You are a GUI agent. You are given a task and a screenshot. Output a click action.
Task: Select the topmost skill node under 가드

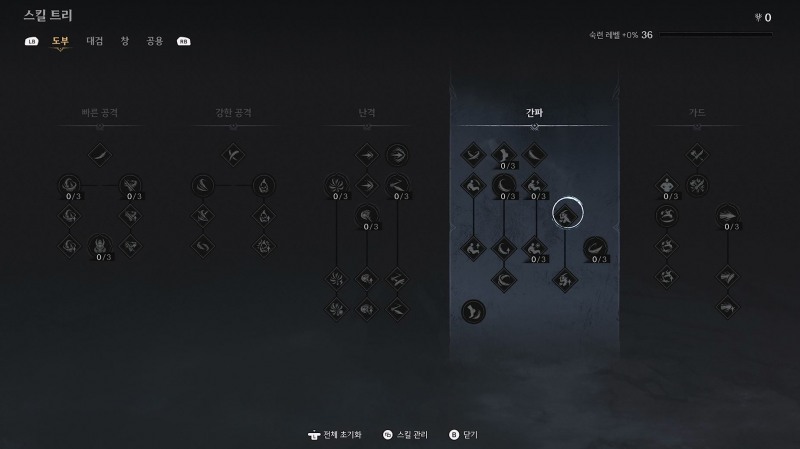[697, 154]
